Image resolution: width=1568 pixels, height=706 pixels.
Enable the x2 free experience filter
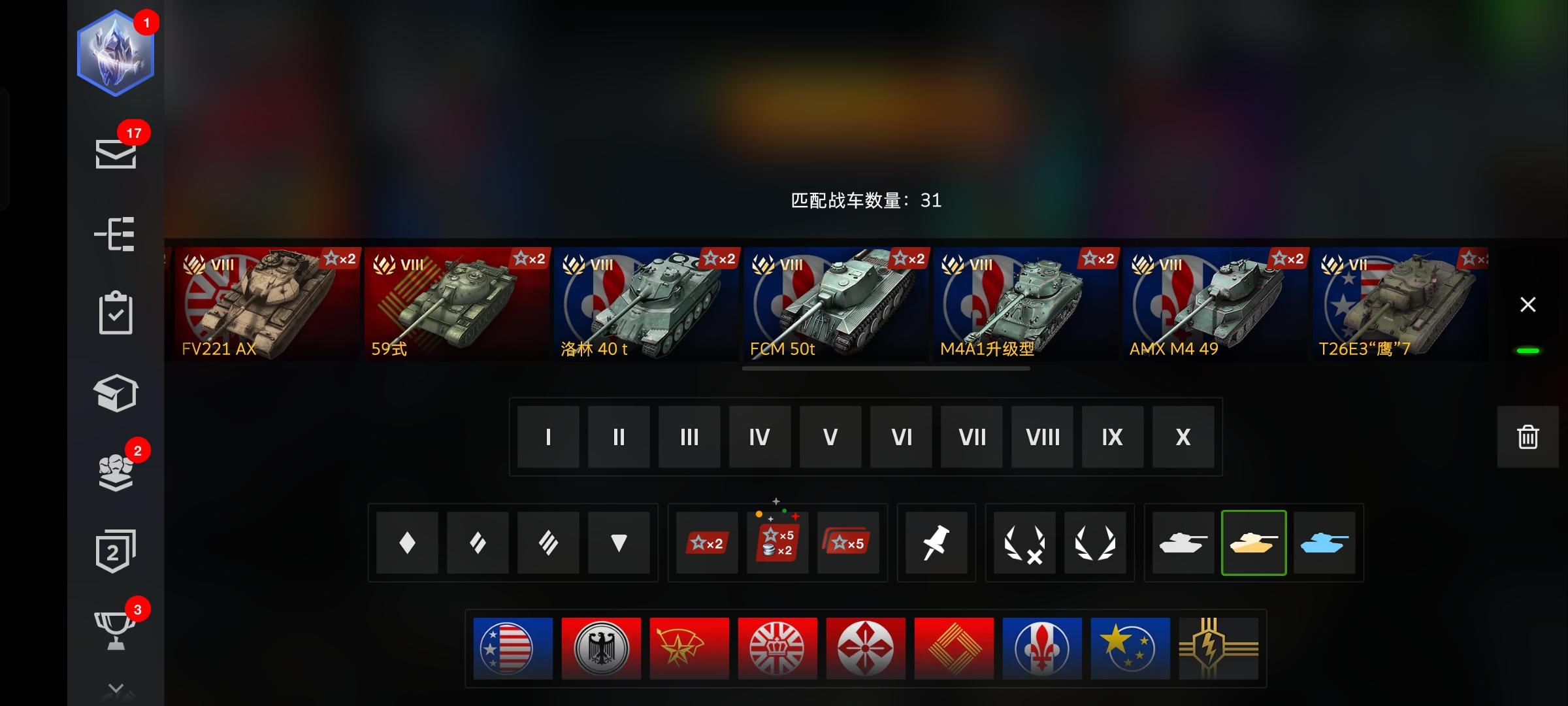pyautogui.click(x=706, y=543)
